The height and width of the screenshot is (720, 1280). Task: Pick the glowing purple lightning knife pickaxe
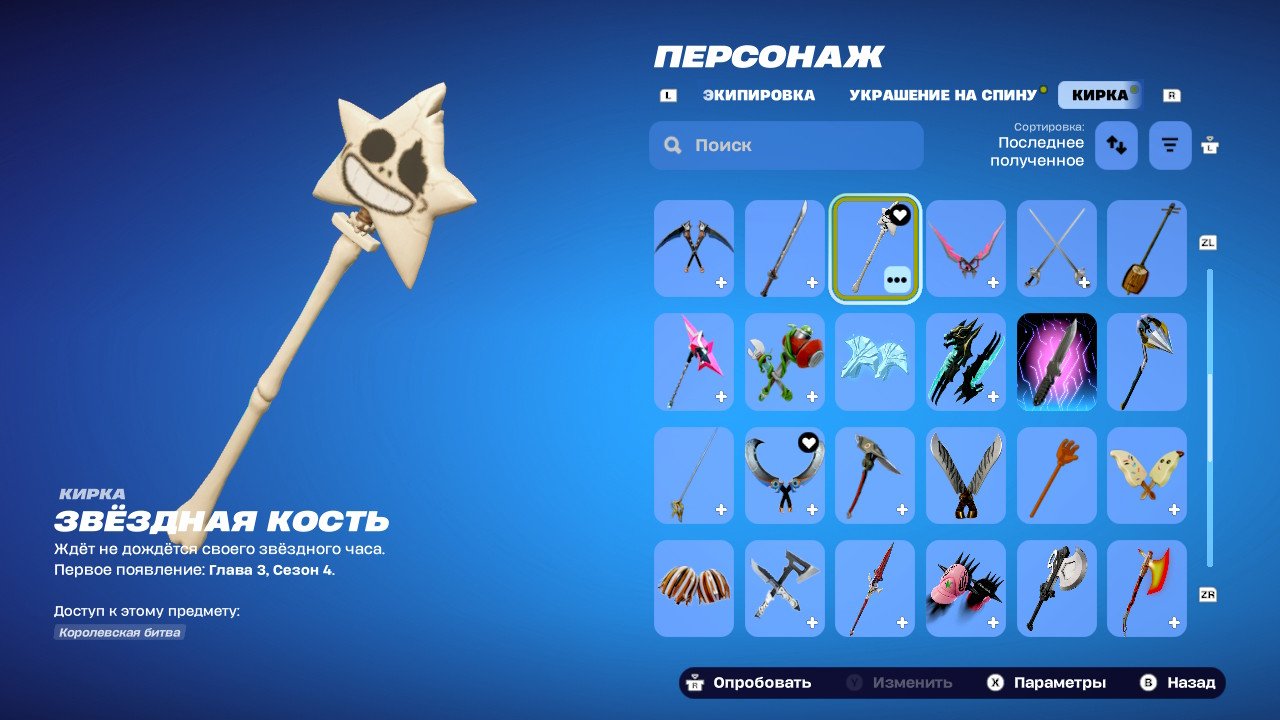[1056, 362]
